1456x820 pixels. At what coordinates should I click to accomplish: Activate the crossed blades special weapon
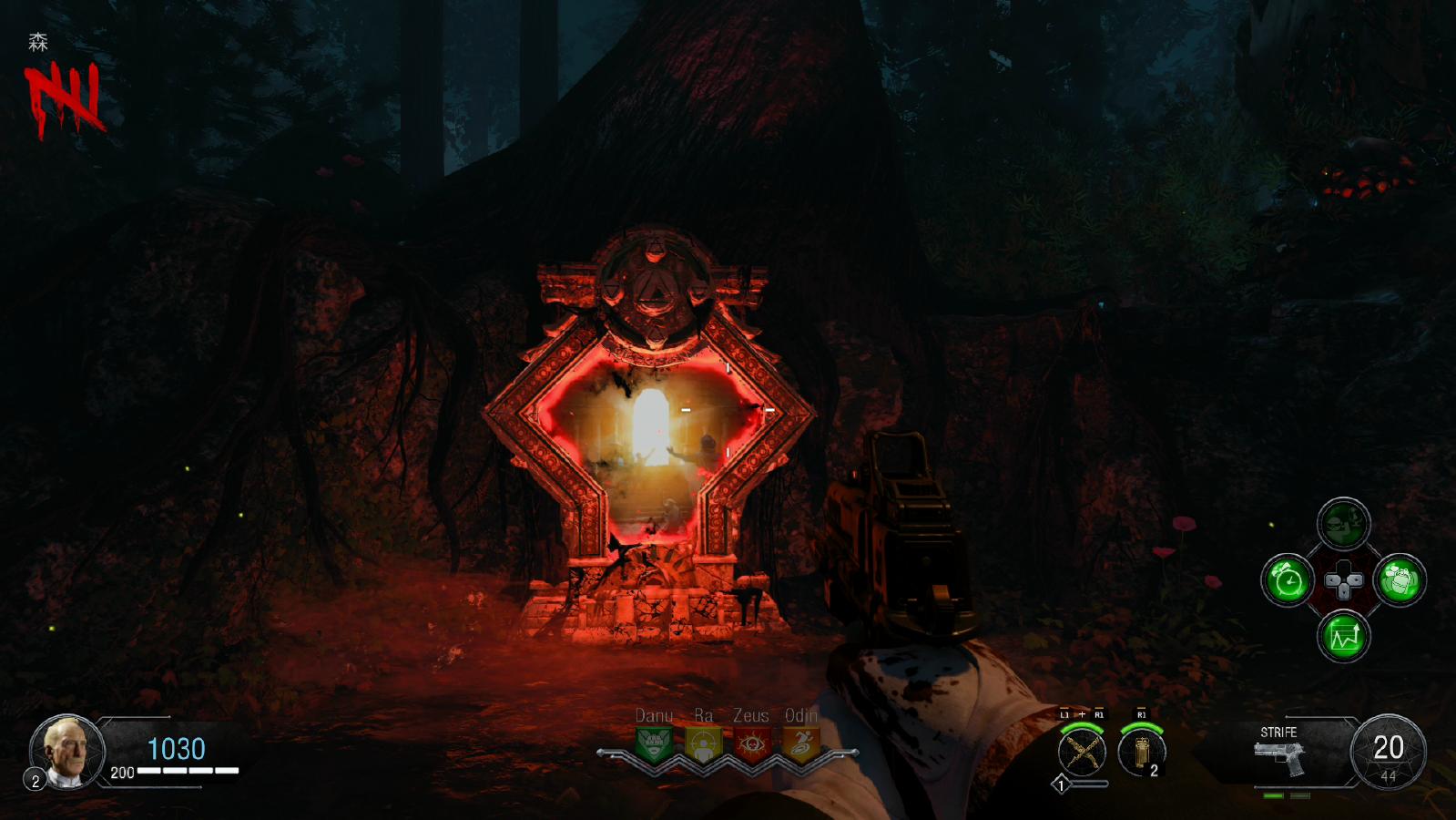pos(1082,753)
